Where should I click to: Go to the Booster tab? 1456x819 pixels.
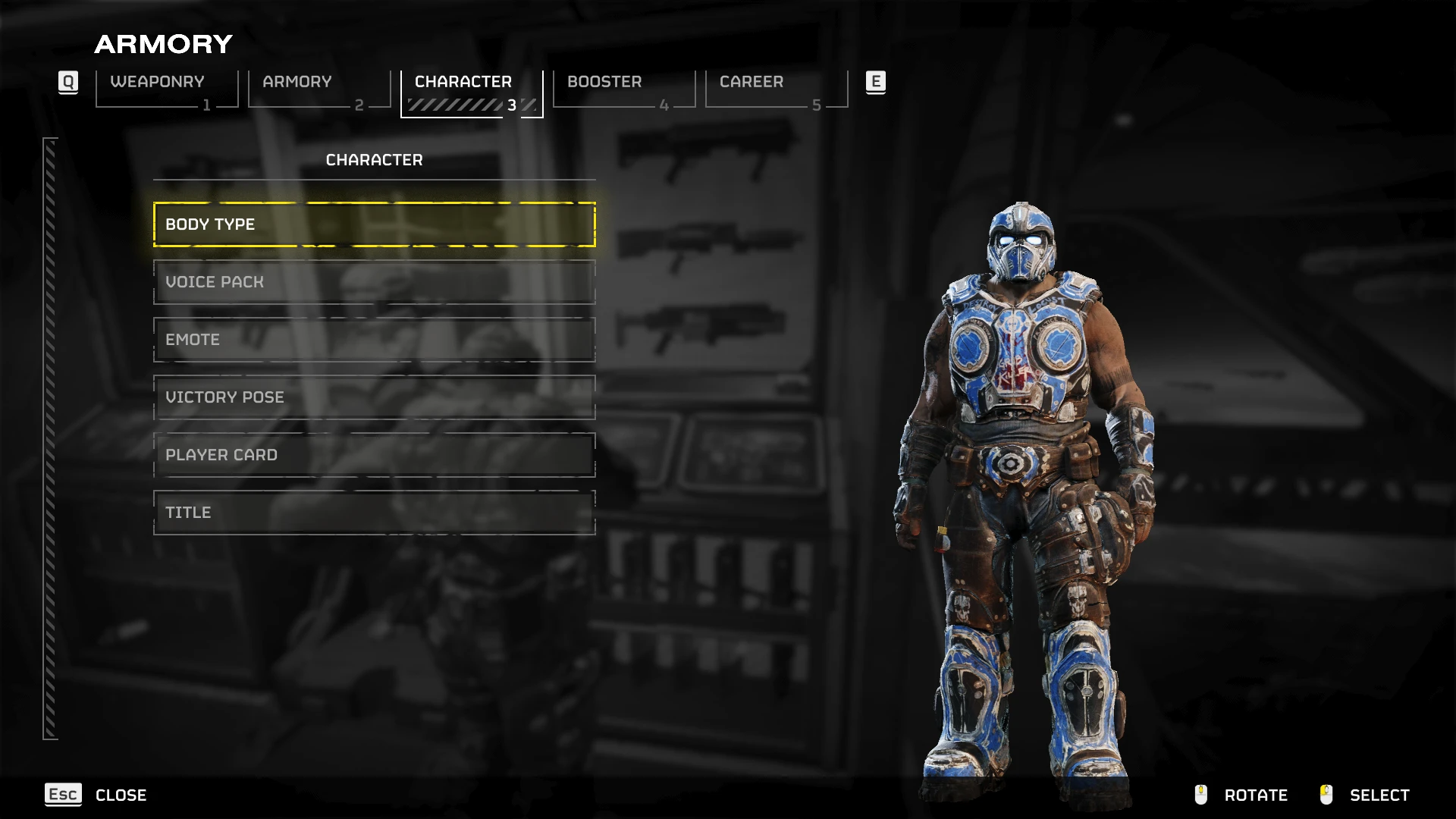[623, 88]
